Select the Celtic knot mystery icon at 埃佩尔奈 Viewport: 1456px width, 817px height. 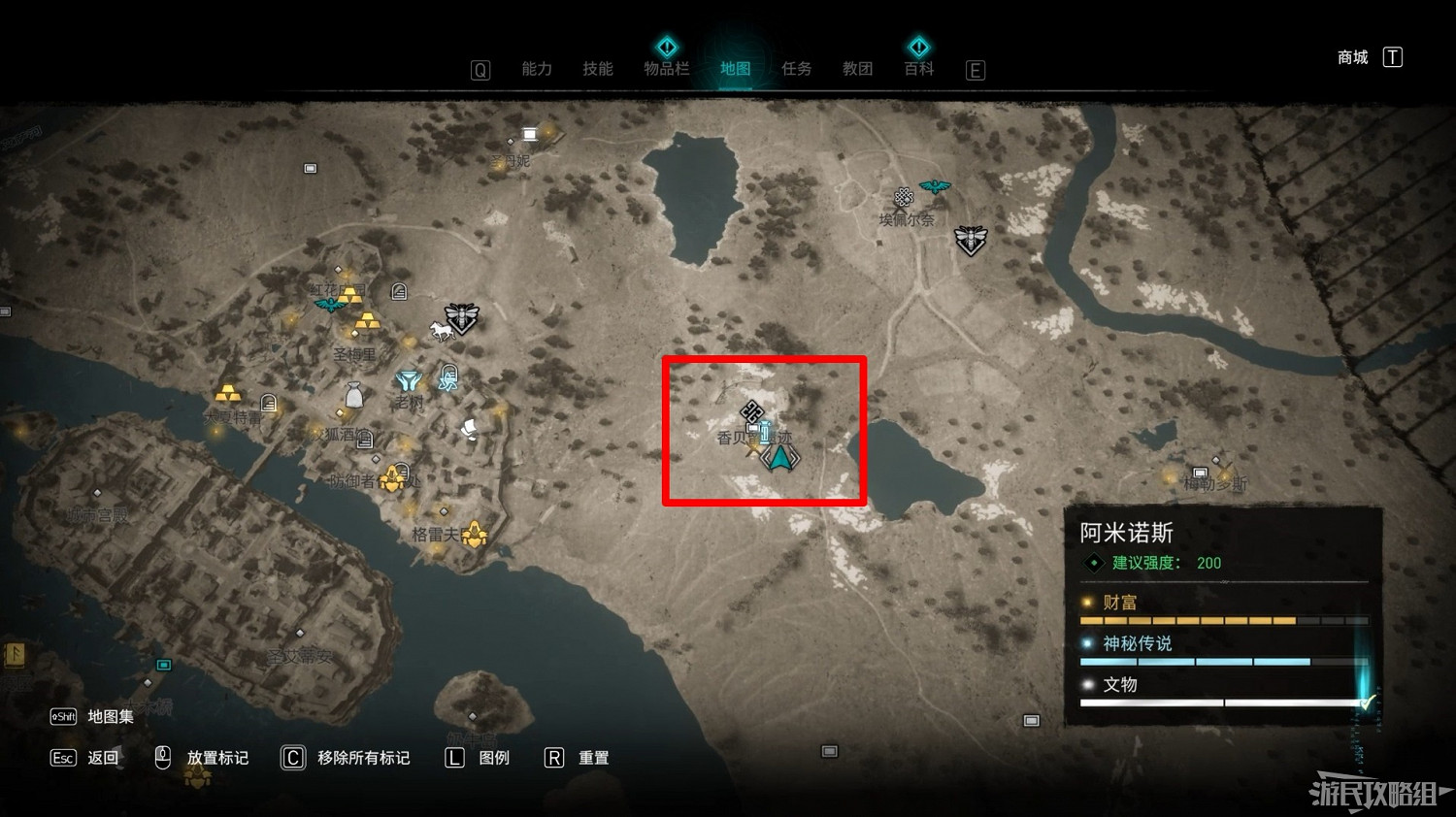[904, 198]
